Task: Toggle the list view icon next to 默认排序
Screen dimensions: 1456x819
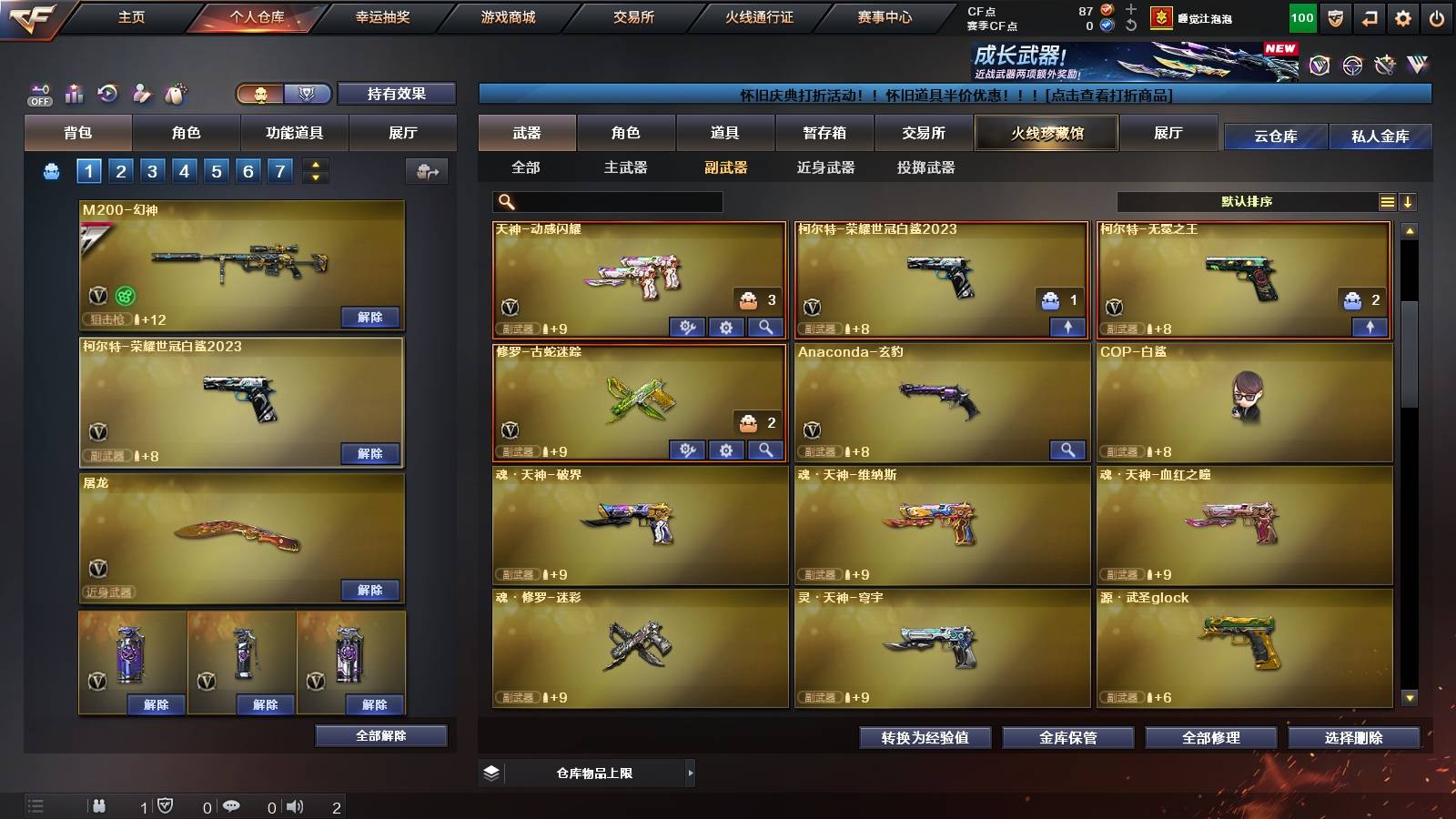Action: tap(1387, 201)
